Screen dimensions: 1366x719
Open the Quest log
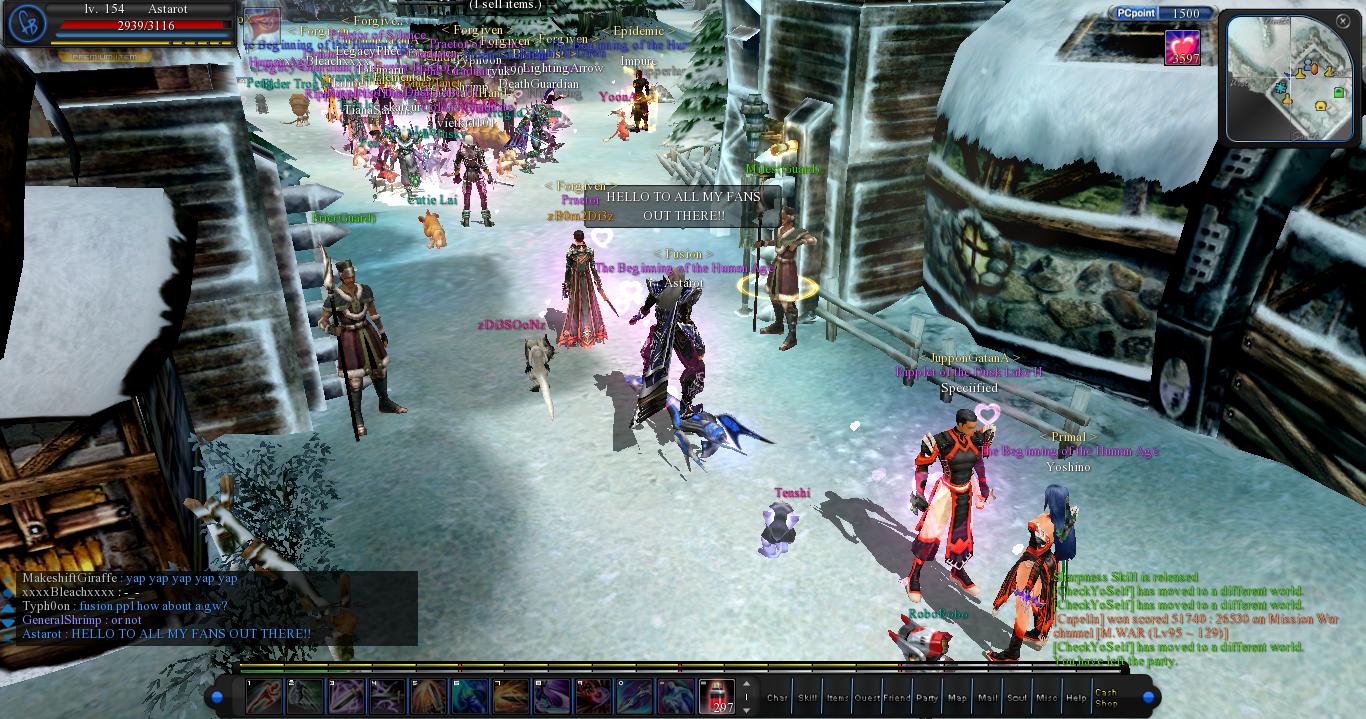(867, 697)
